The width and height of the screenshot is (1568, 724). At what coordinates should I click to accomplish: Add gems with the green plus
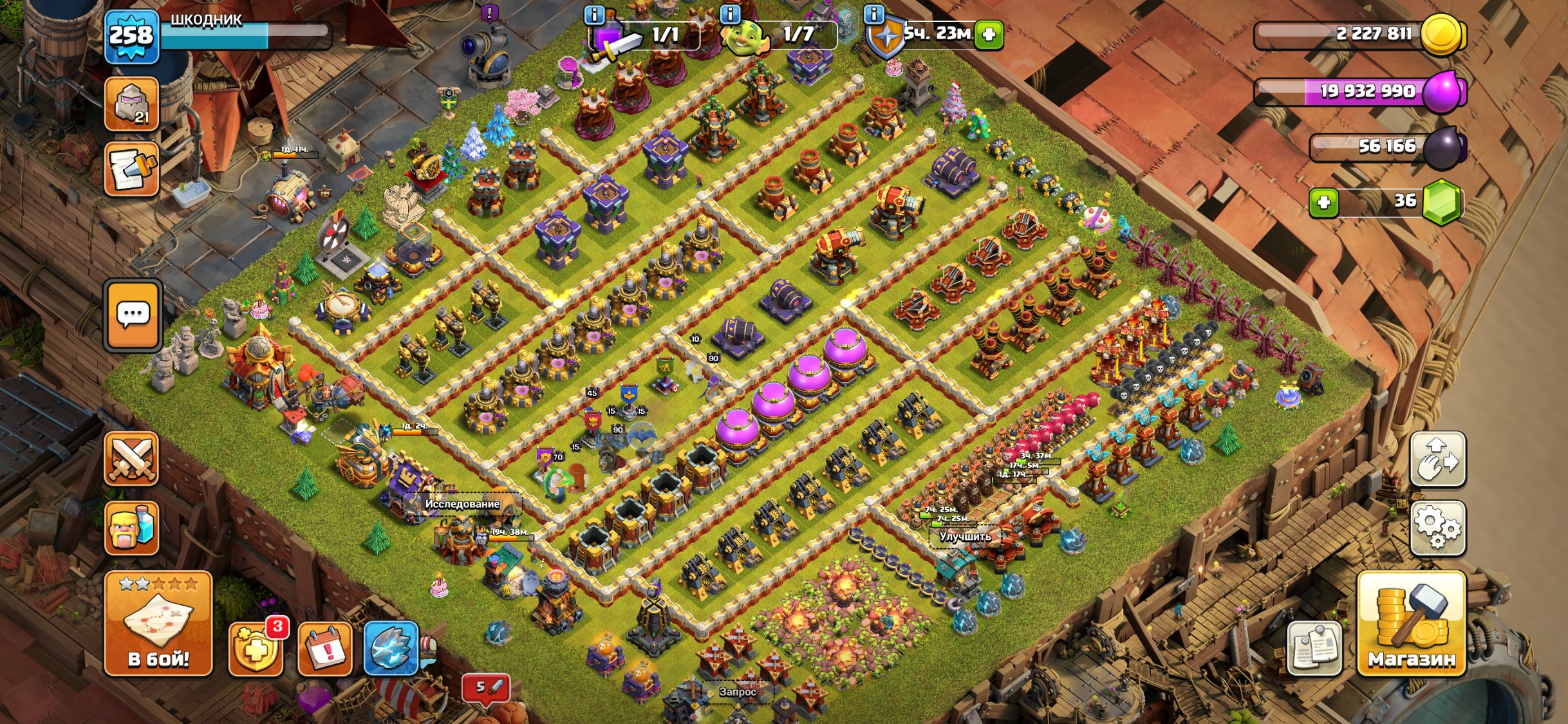(x=1324, y=203)
